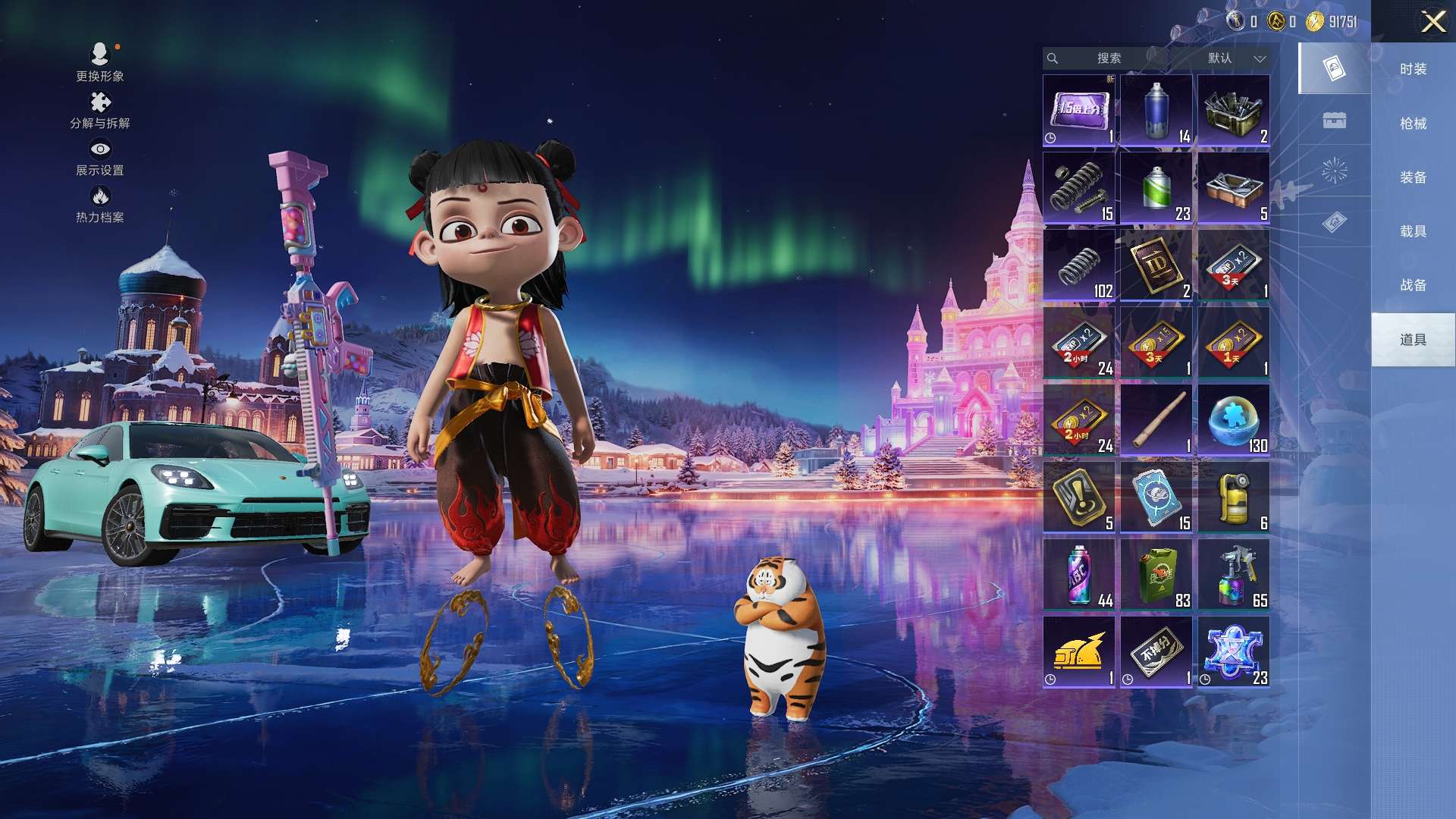Switch to the 时装 (outfits) tab

[x=1413, y=69]
